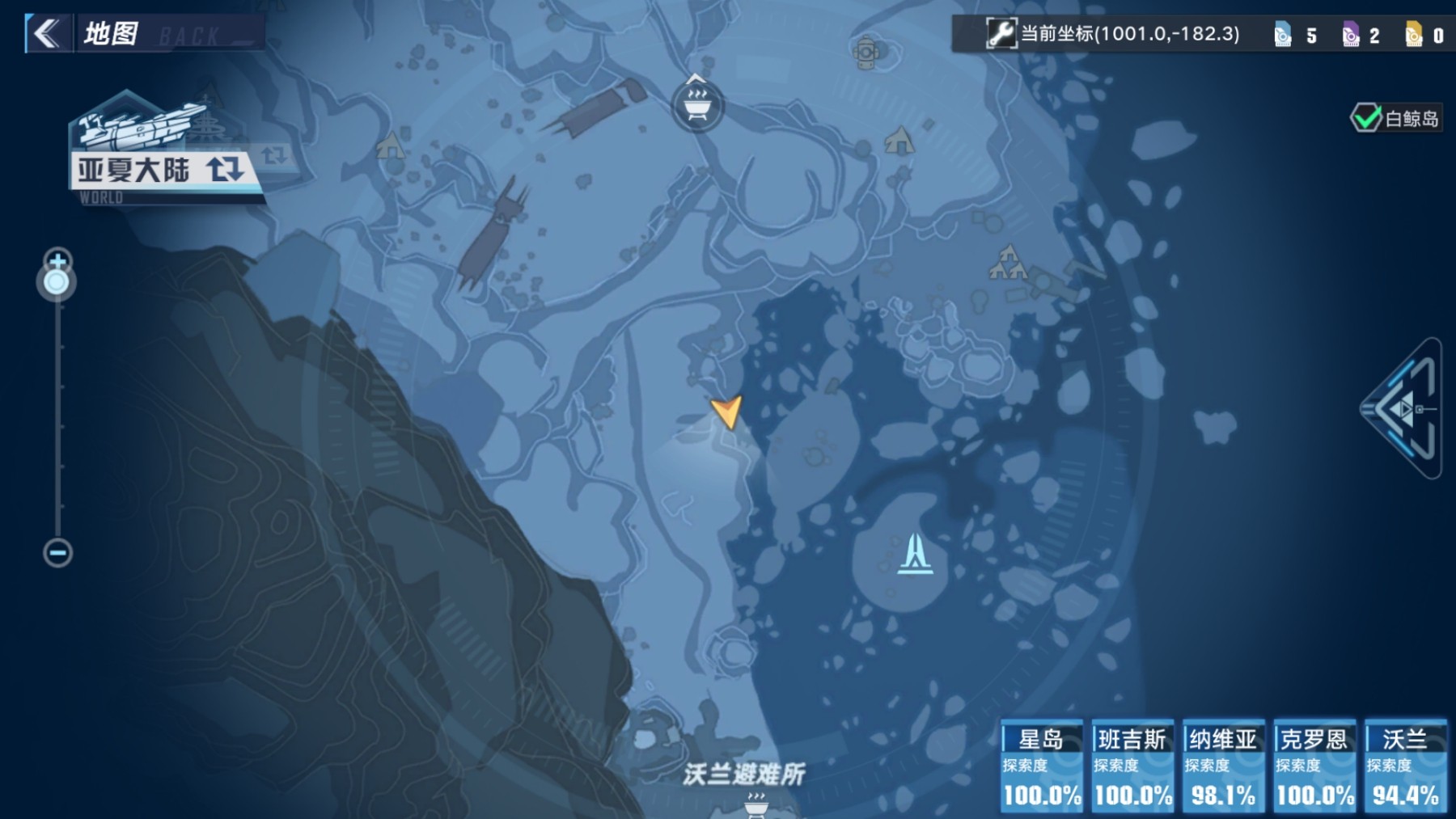Expand the side panel arrow on right
This screenshot has height=819, width=1456.
point(1404,409)
